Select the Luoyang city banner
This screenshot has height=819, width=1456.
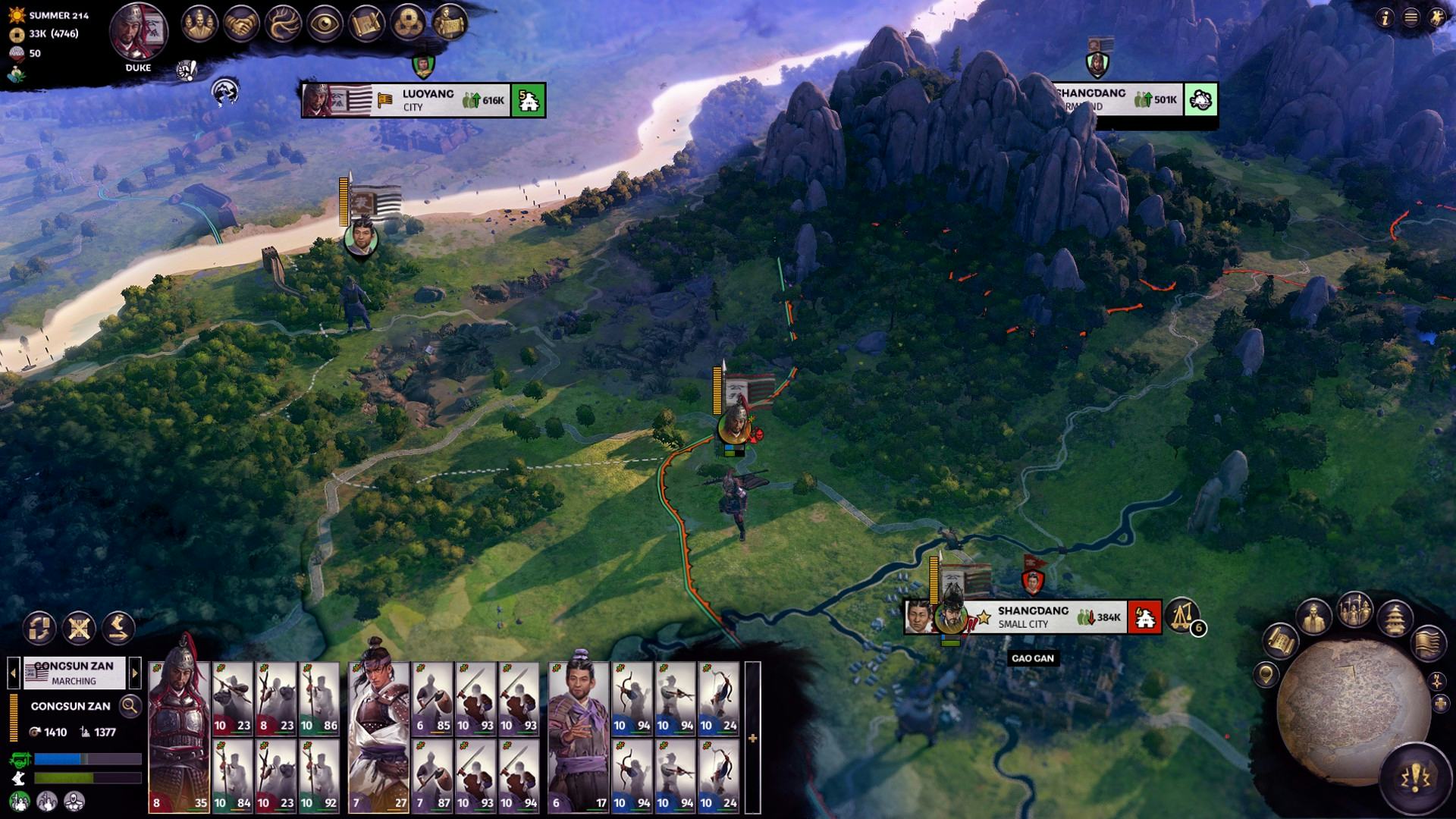click(x=423, y=100)
